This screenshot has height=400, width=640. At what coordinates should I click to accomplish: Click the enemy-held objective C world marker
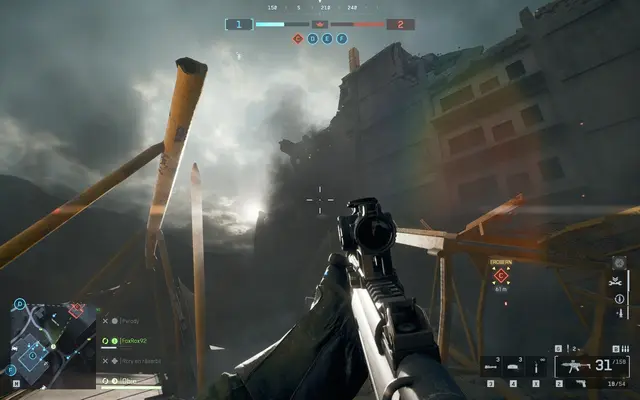[501, 275]
